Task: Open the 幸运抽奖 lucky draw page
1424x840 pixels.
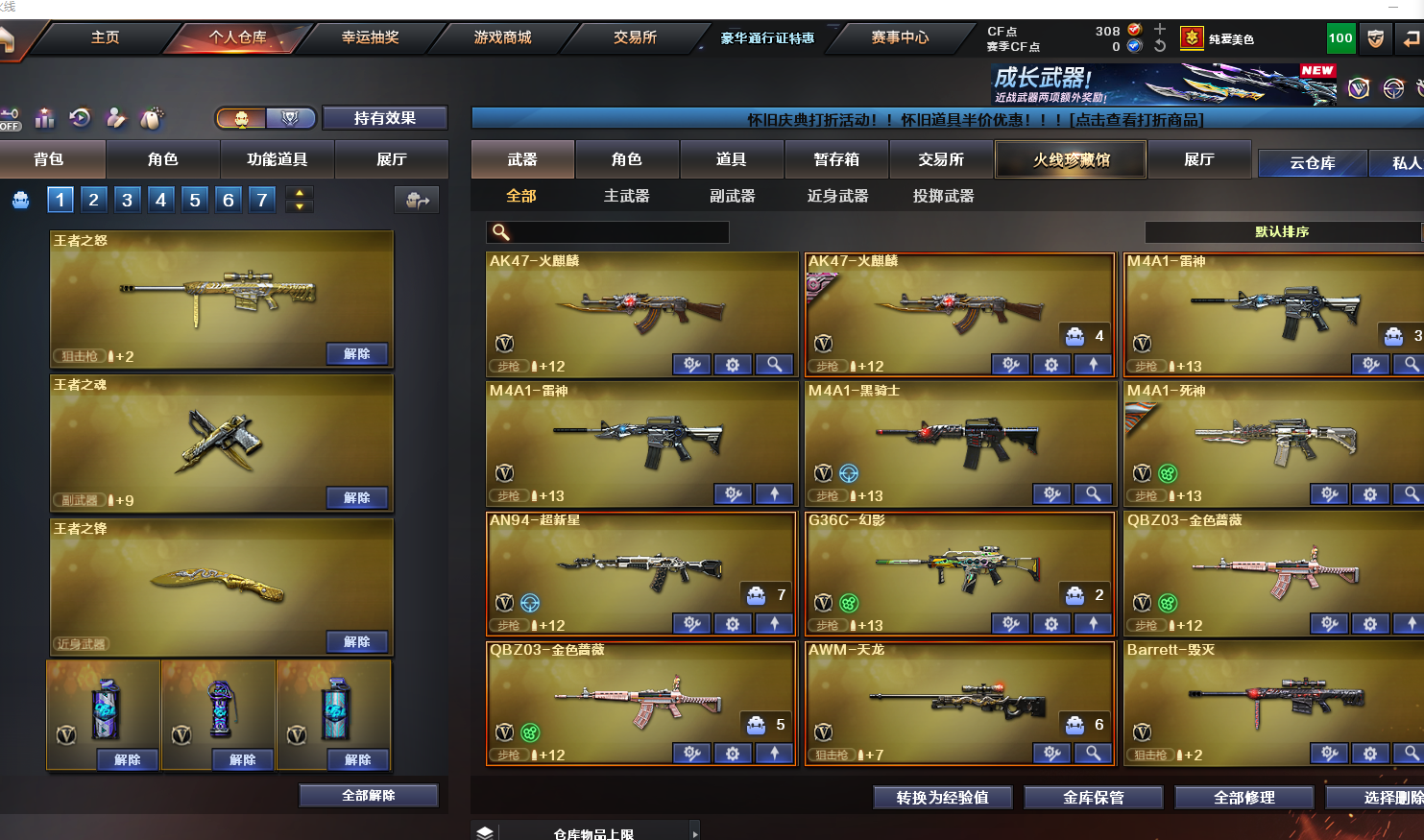Action: (x=370, y=37)
